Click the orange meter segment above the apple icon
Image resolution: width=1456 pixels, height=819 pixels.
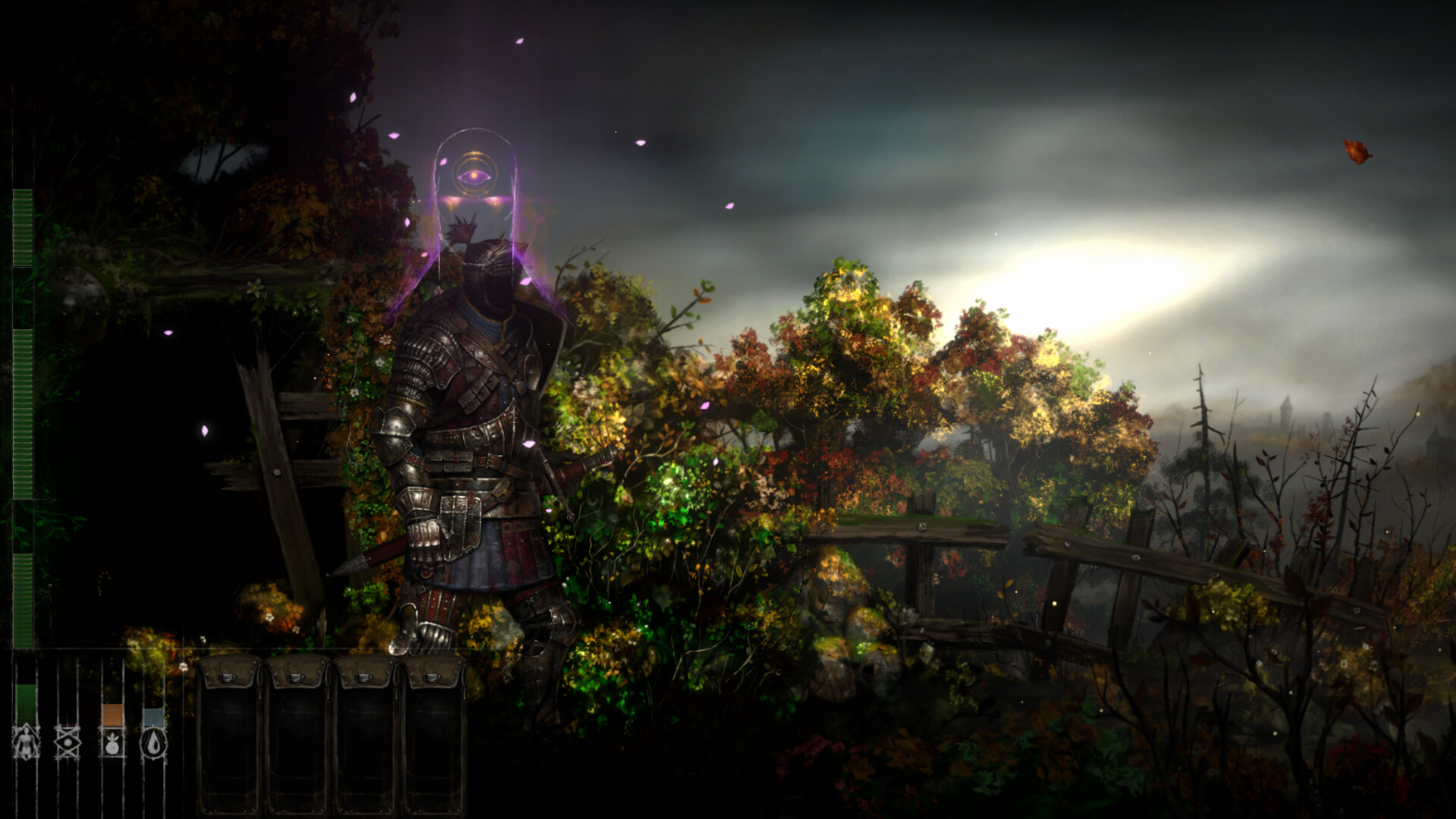click(x=112, y=714)
